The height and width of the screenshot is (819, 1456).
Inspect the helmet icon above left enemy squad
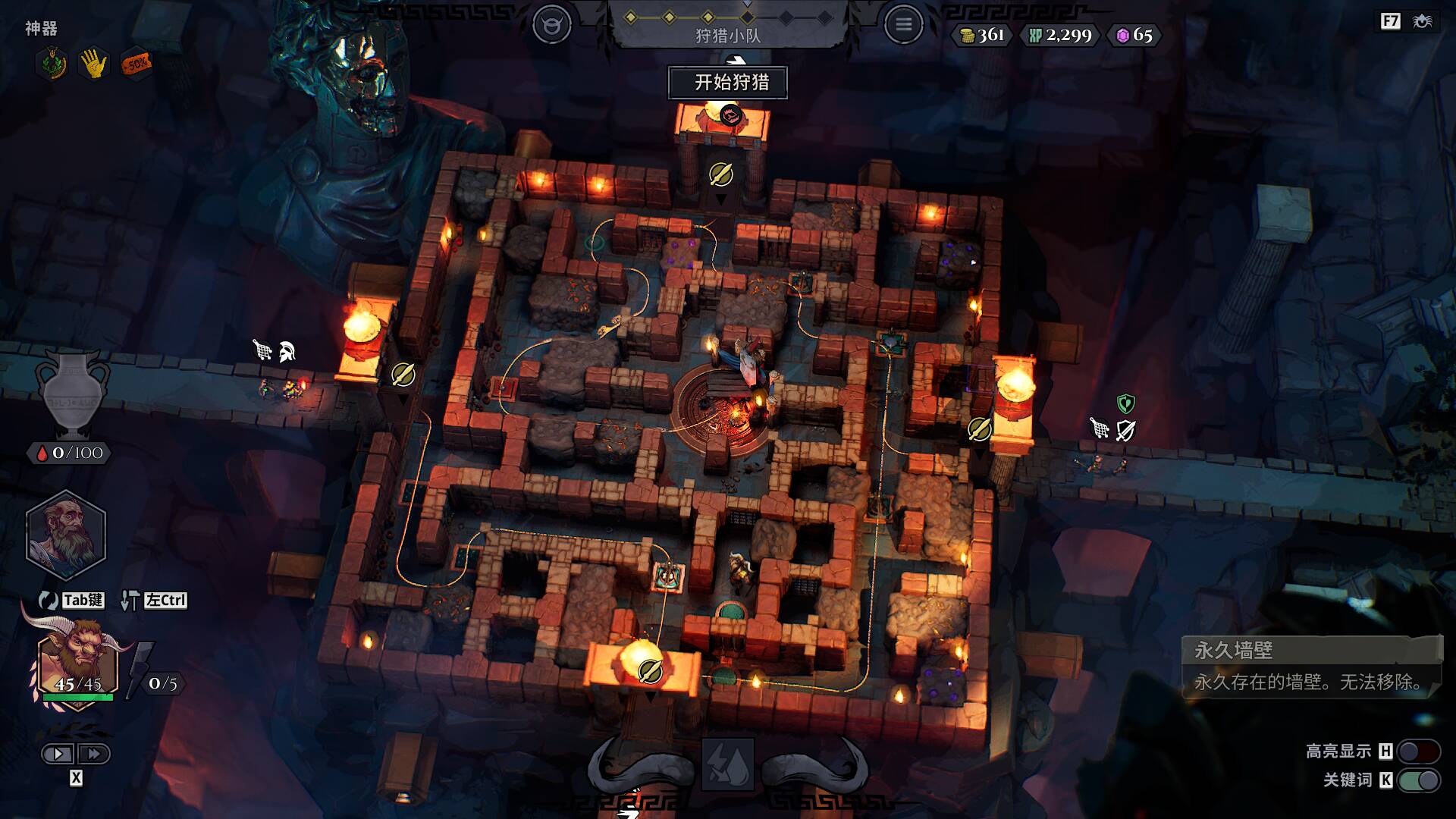point(287,351)
